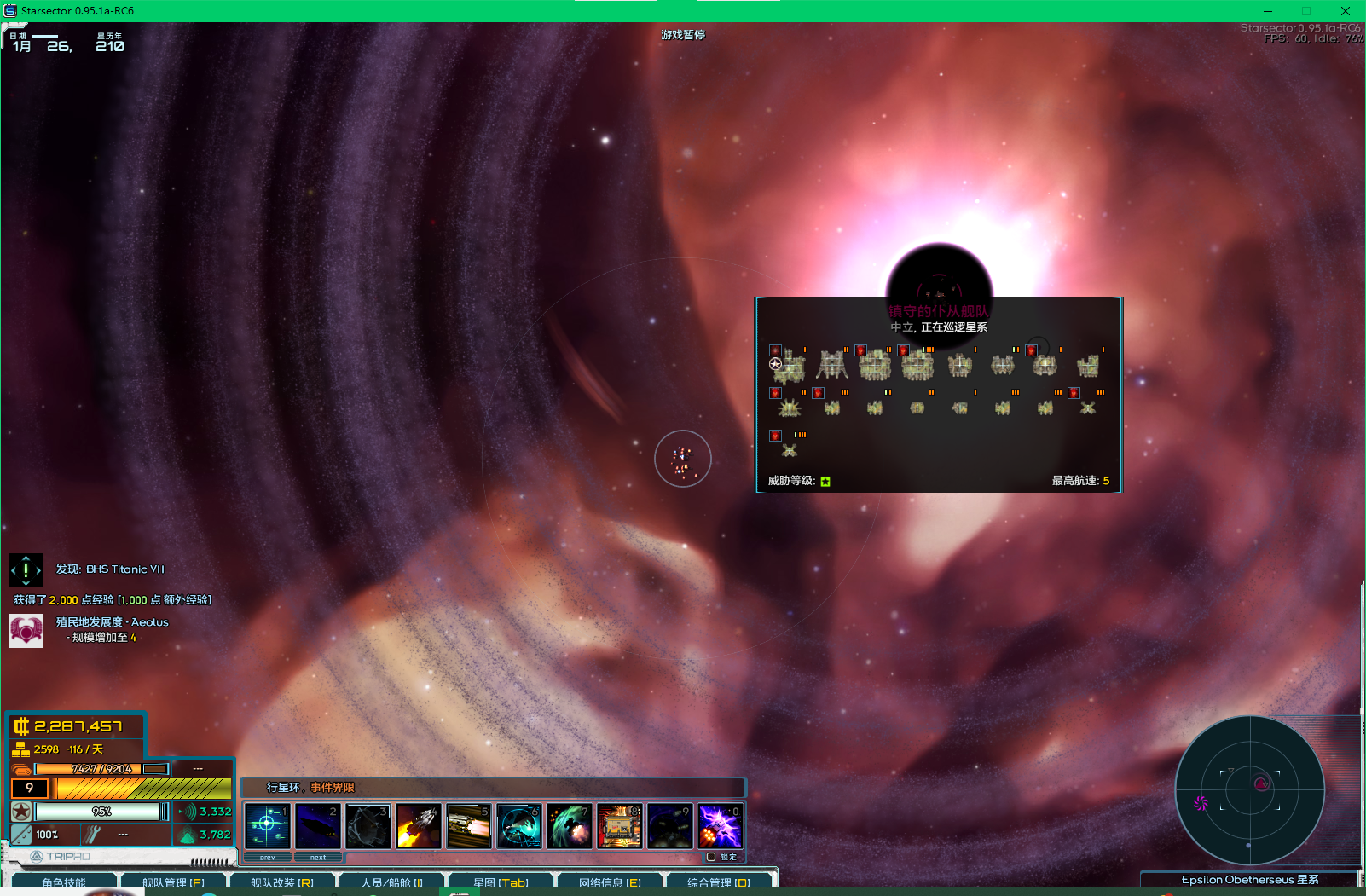Toggle the 锁定 lock checkbox
Screen dimensions: 1366x896
[x=711, y=857]
